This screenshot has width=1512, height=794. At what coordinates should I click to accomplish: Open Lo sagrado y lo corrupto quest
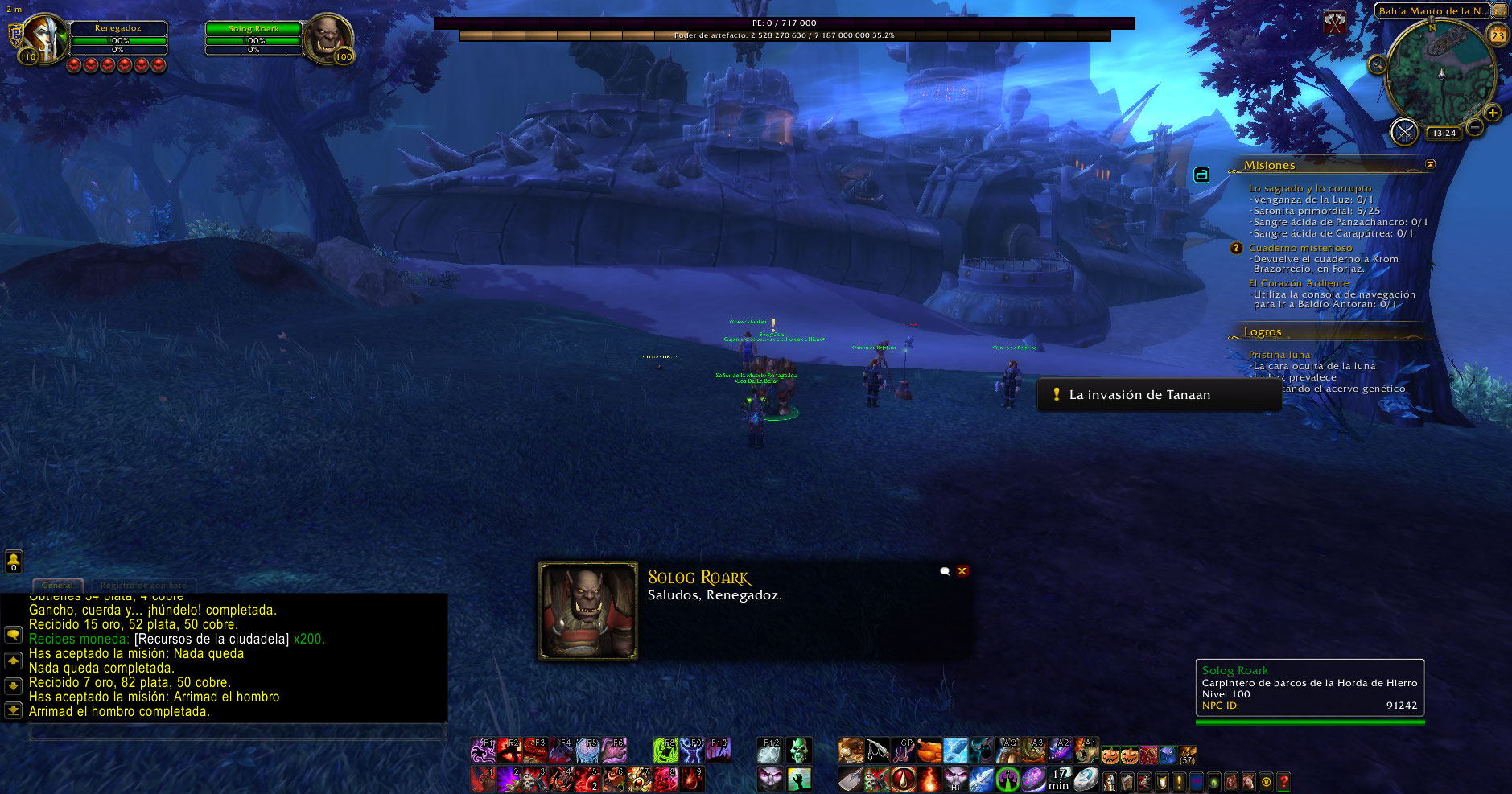coord(1309,188)
